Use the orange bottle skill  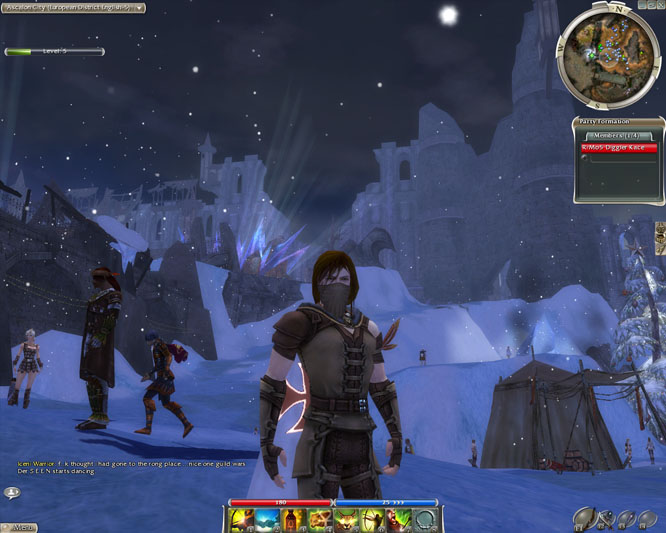(x=293, y=519)
